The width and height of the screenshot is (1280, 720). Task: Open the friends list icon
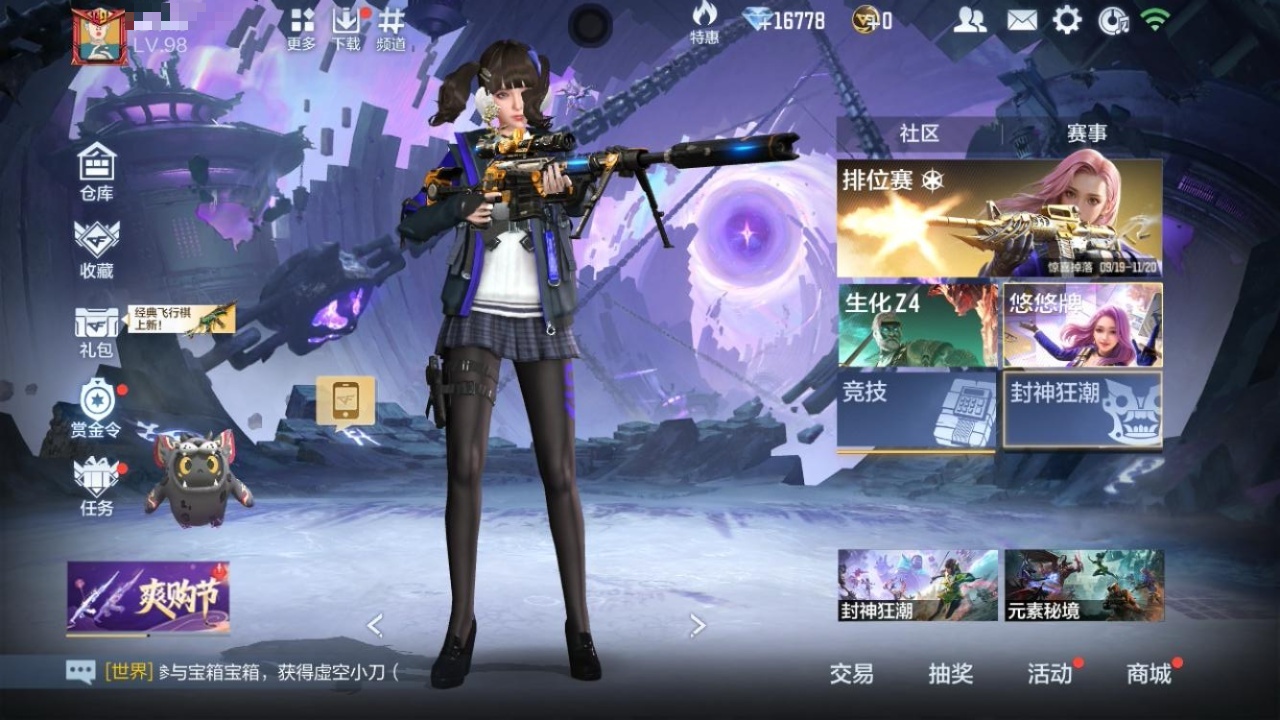click(x=969, y=20)
